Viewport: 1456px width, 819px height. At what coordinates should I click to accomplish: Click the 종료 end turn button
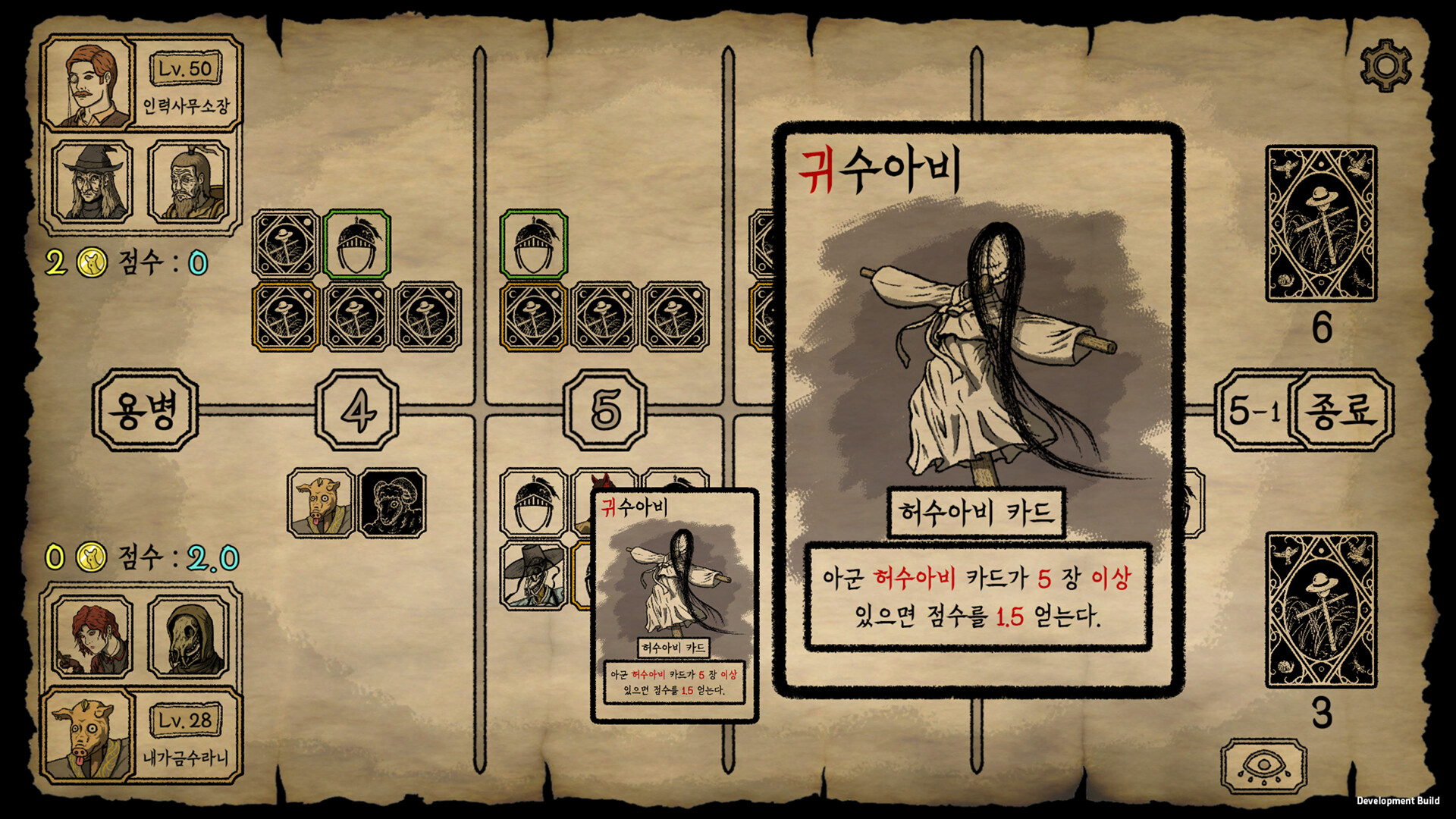point(1340,410)
